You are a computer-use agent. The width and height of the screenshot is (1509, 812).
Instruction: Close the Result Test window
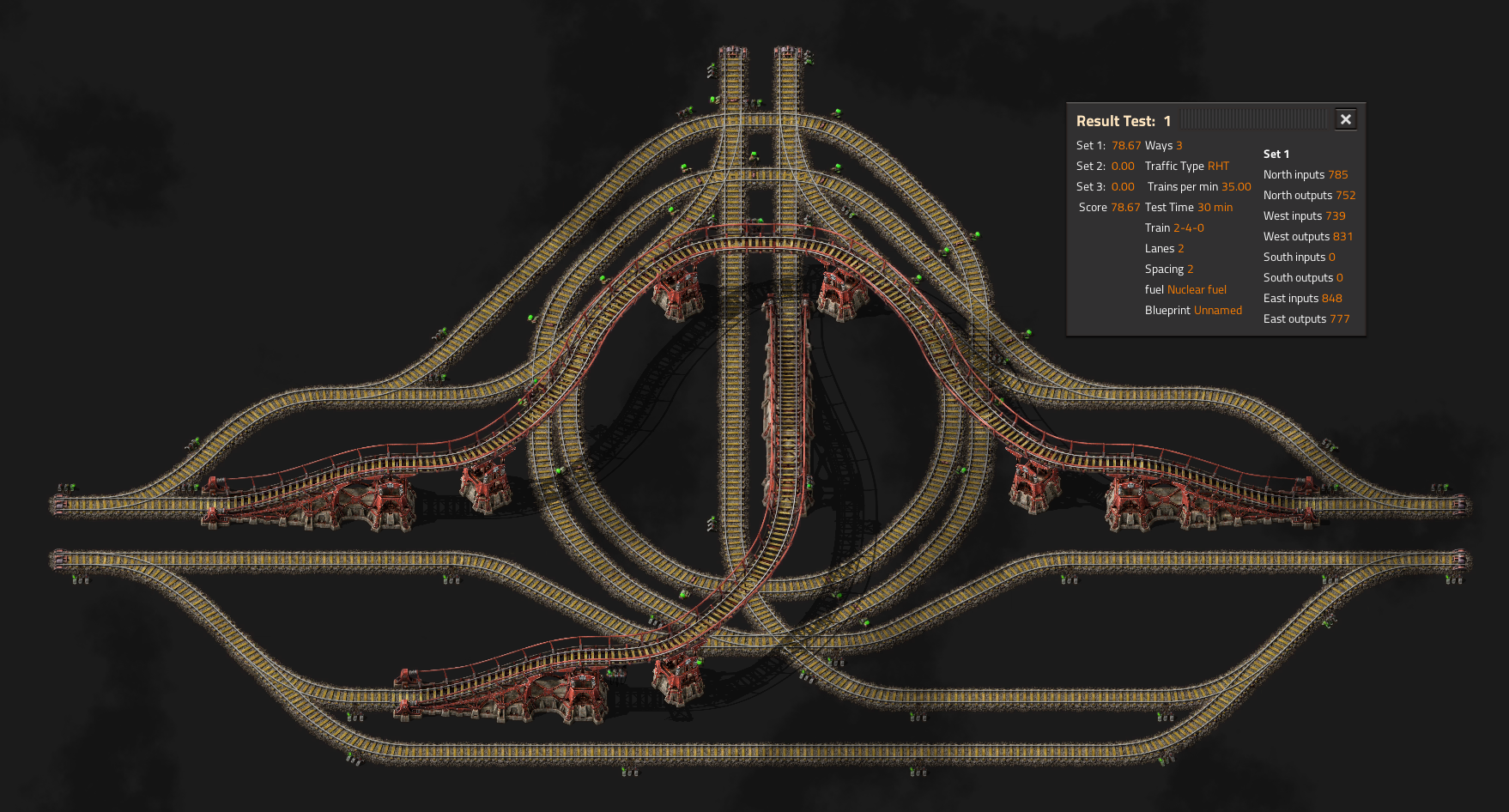[1345, 120]
